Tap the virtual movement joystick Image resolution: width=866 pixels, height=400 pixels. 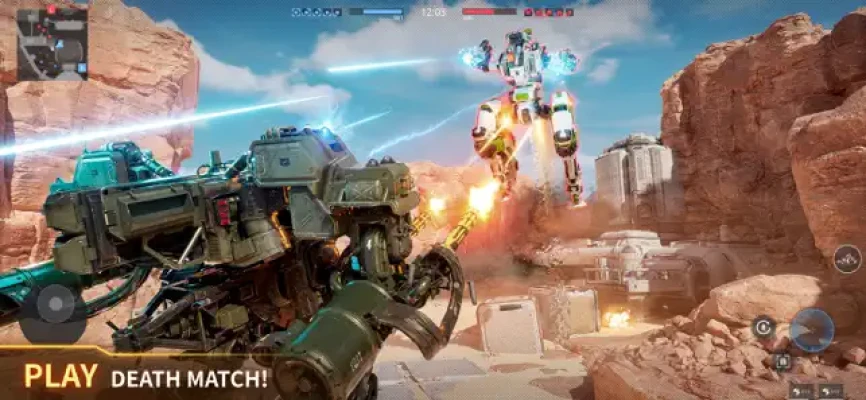click(x=55, y=303)
